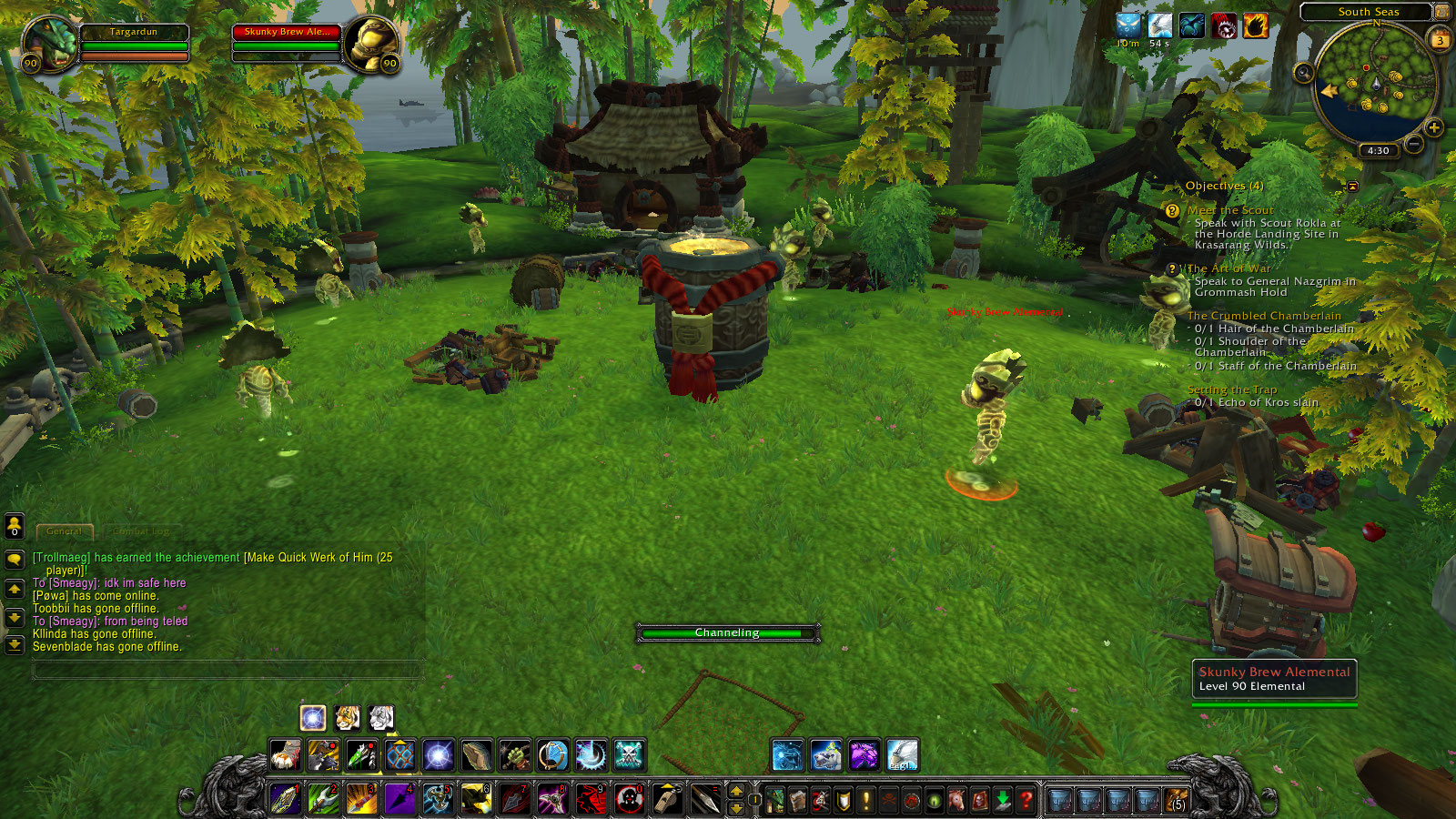The height and width of the screenshot is (819, 1456).
Task: Select the orange tiger pet stance icon
Action: click(x=347, y=718)
